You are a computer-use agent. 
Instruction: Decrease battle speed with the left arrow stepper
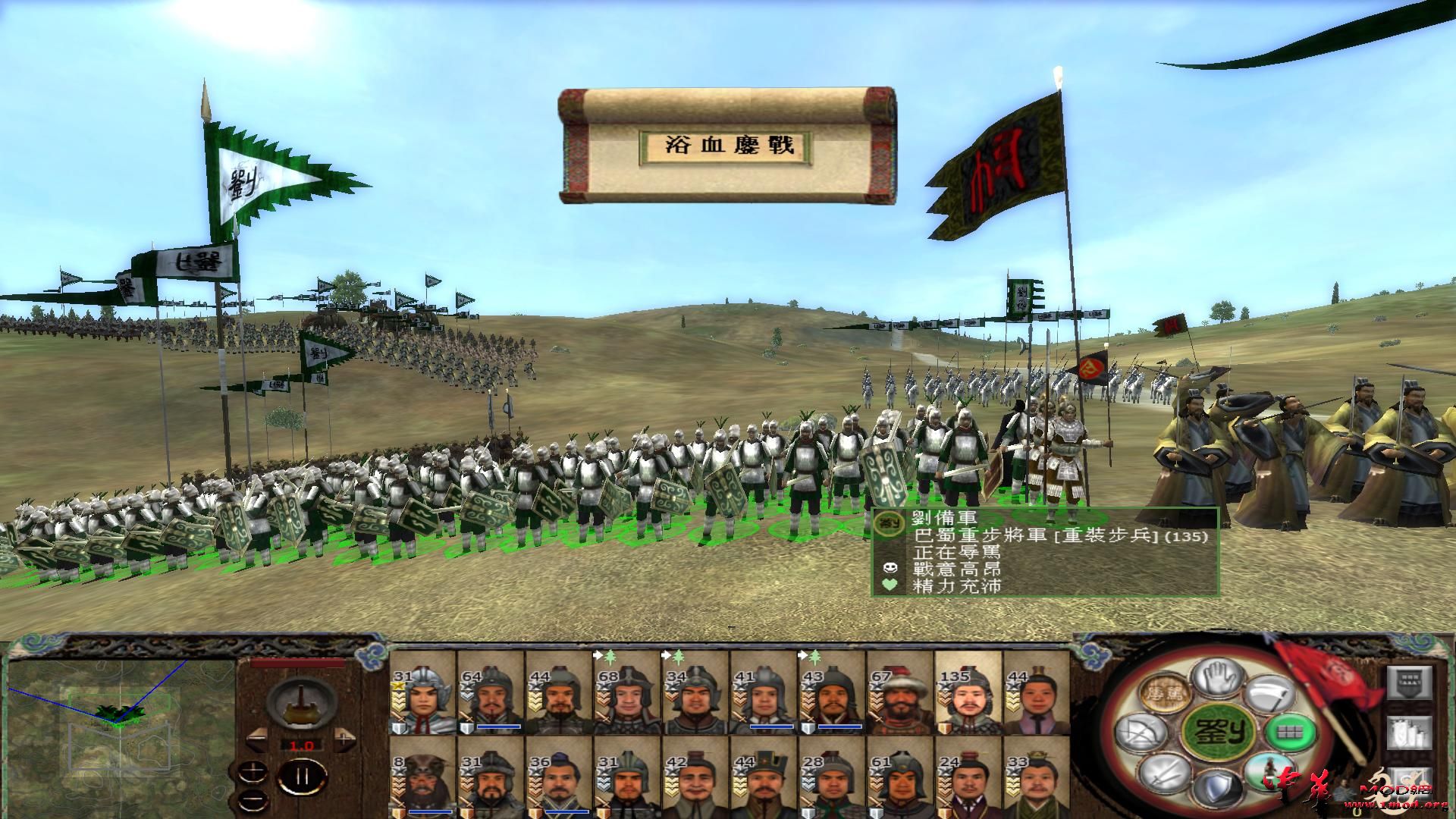pyautogui.click(x=258, y=739)
